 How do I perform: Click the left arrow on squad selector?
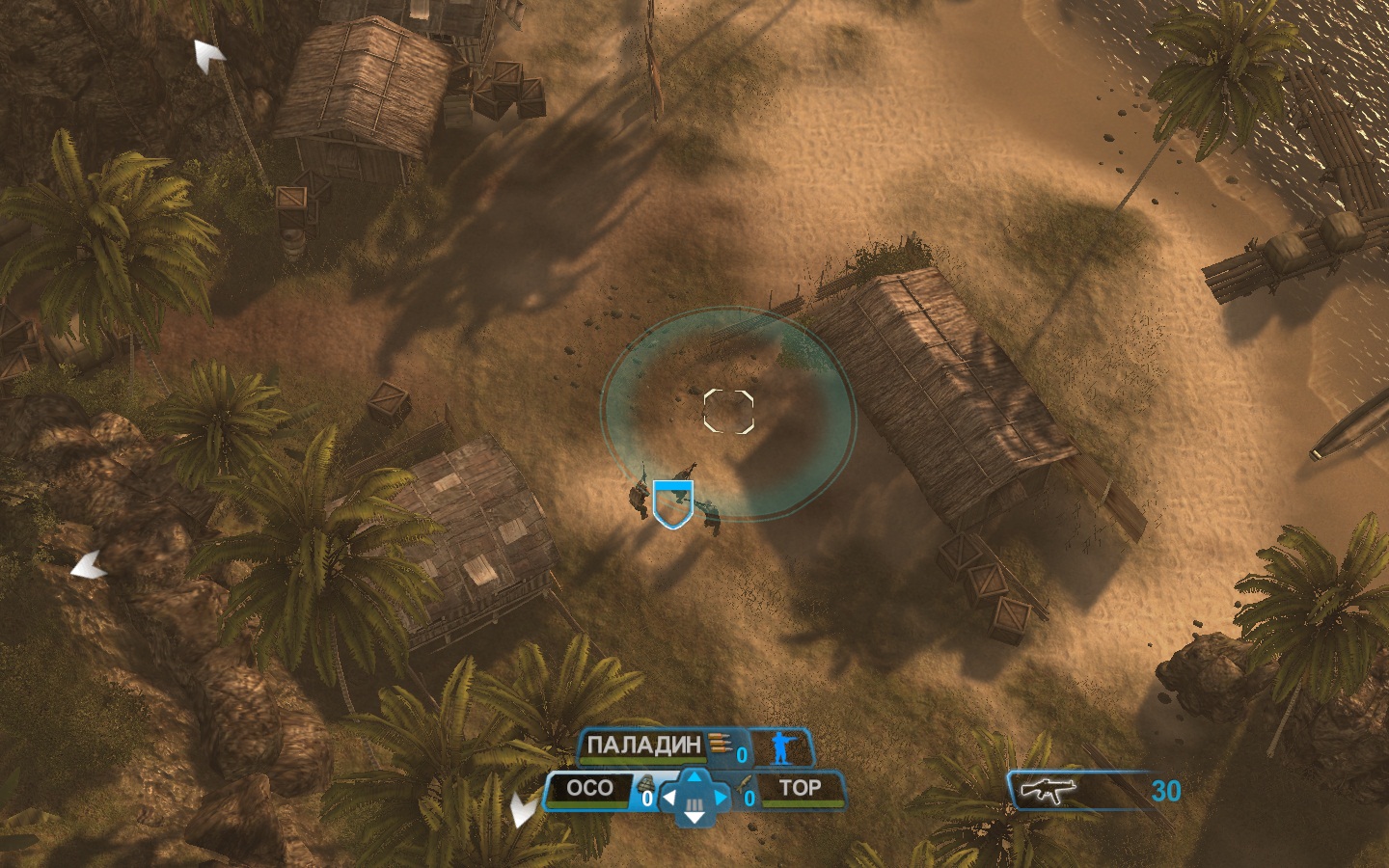(x=669, y=799)
